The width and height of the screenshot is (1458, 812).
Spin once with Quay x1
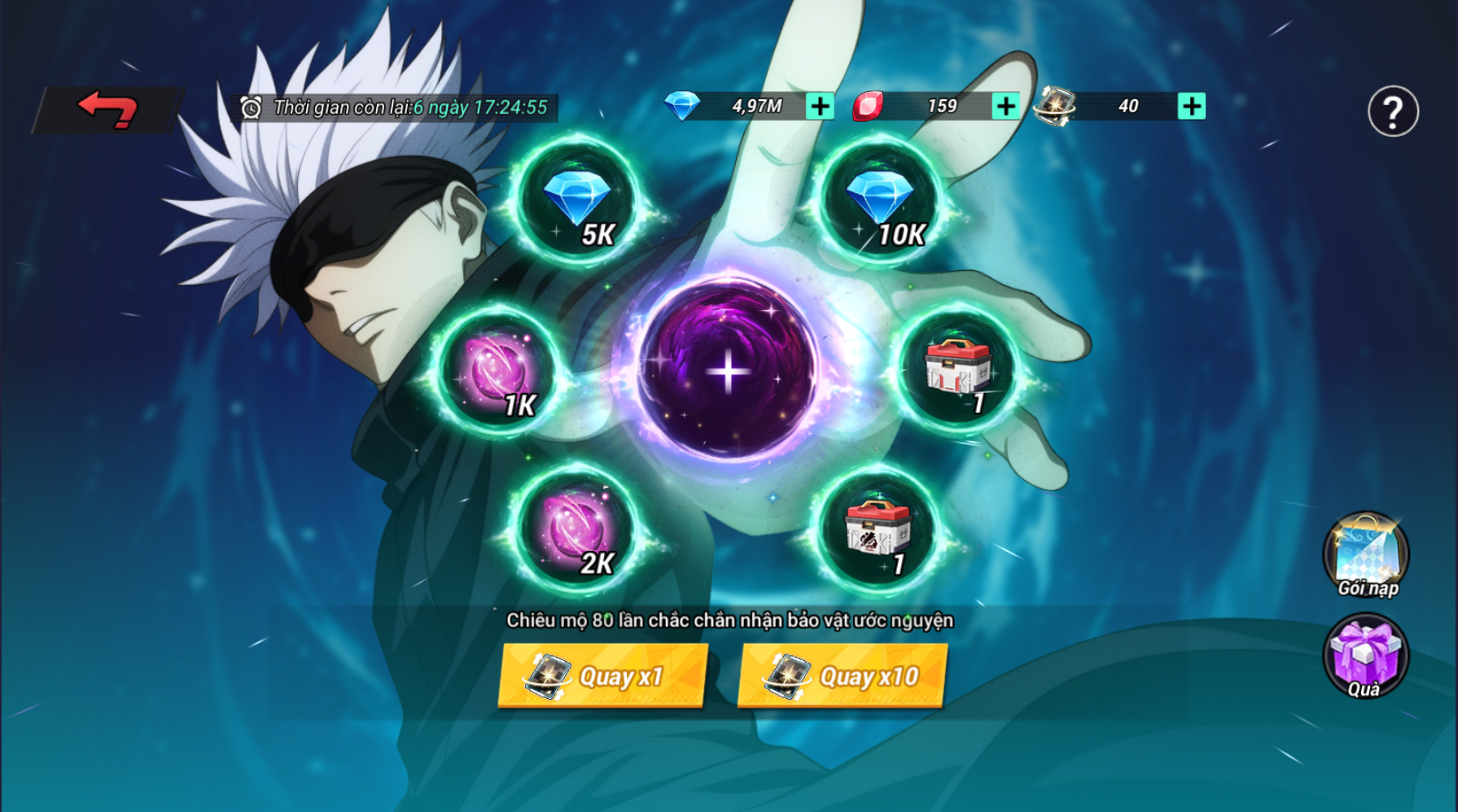click(602, 676)
